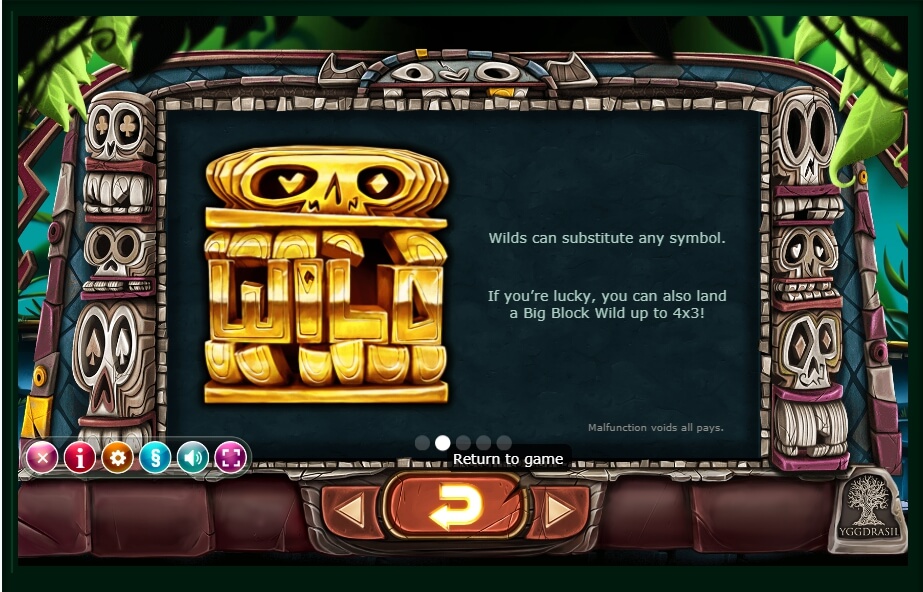Open settings with the orange gear icon

point(118,458)
